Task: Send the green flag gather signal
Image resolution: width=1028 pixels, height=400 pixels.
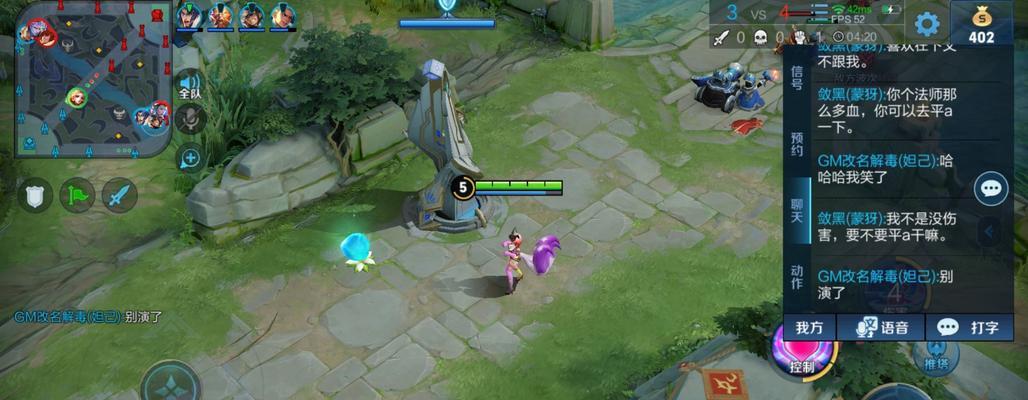Action: point(77,194)
